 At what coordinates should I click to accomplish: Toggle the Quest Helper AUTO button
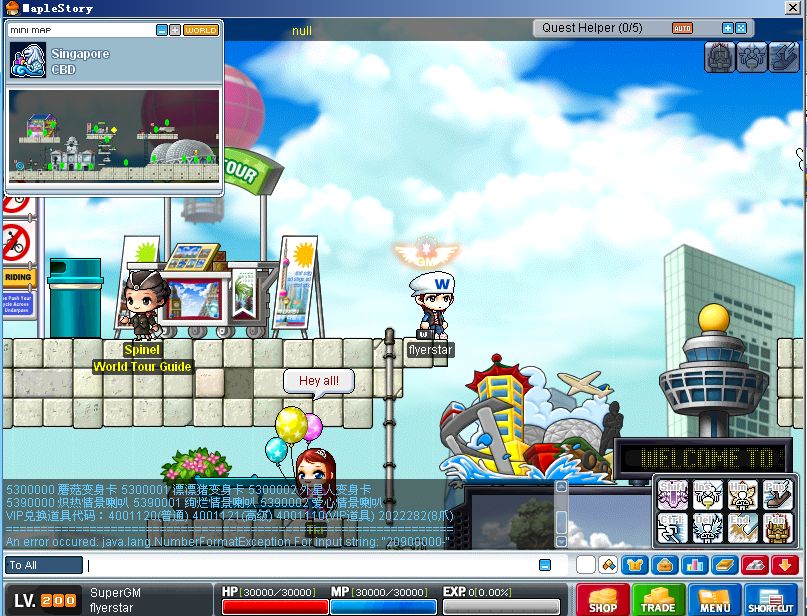682,28
